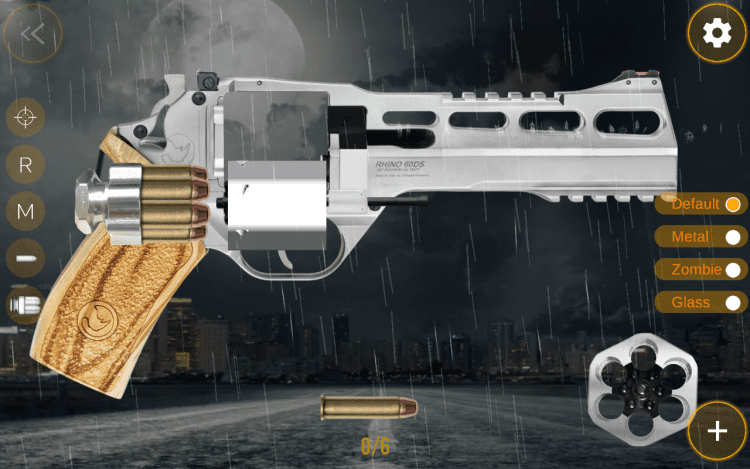Click the round plus button
750x469 pixels.
point(717,431)
